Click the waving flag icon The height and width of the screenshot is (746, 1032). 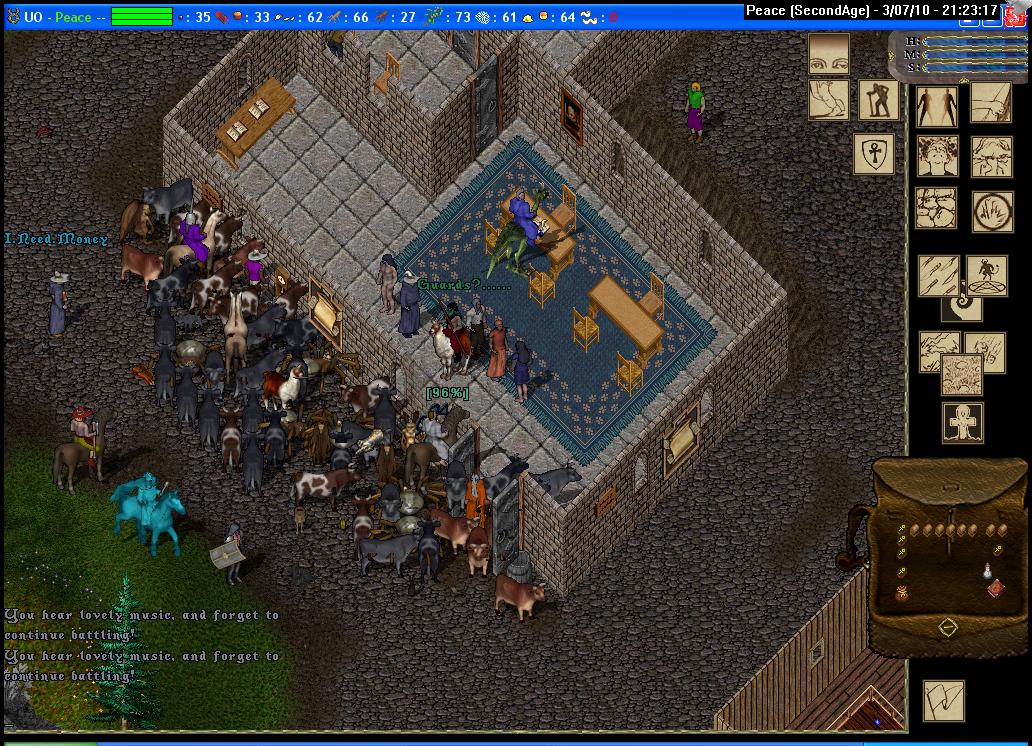943,700
